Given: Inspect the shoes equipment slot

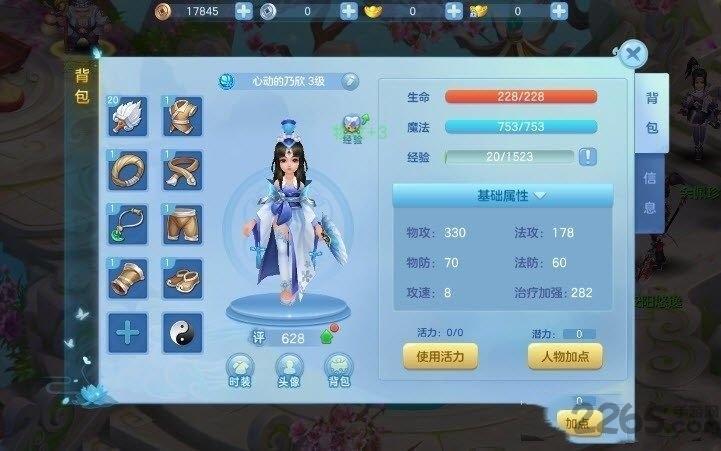Looking at the screenshot, I should 183,279.
